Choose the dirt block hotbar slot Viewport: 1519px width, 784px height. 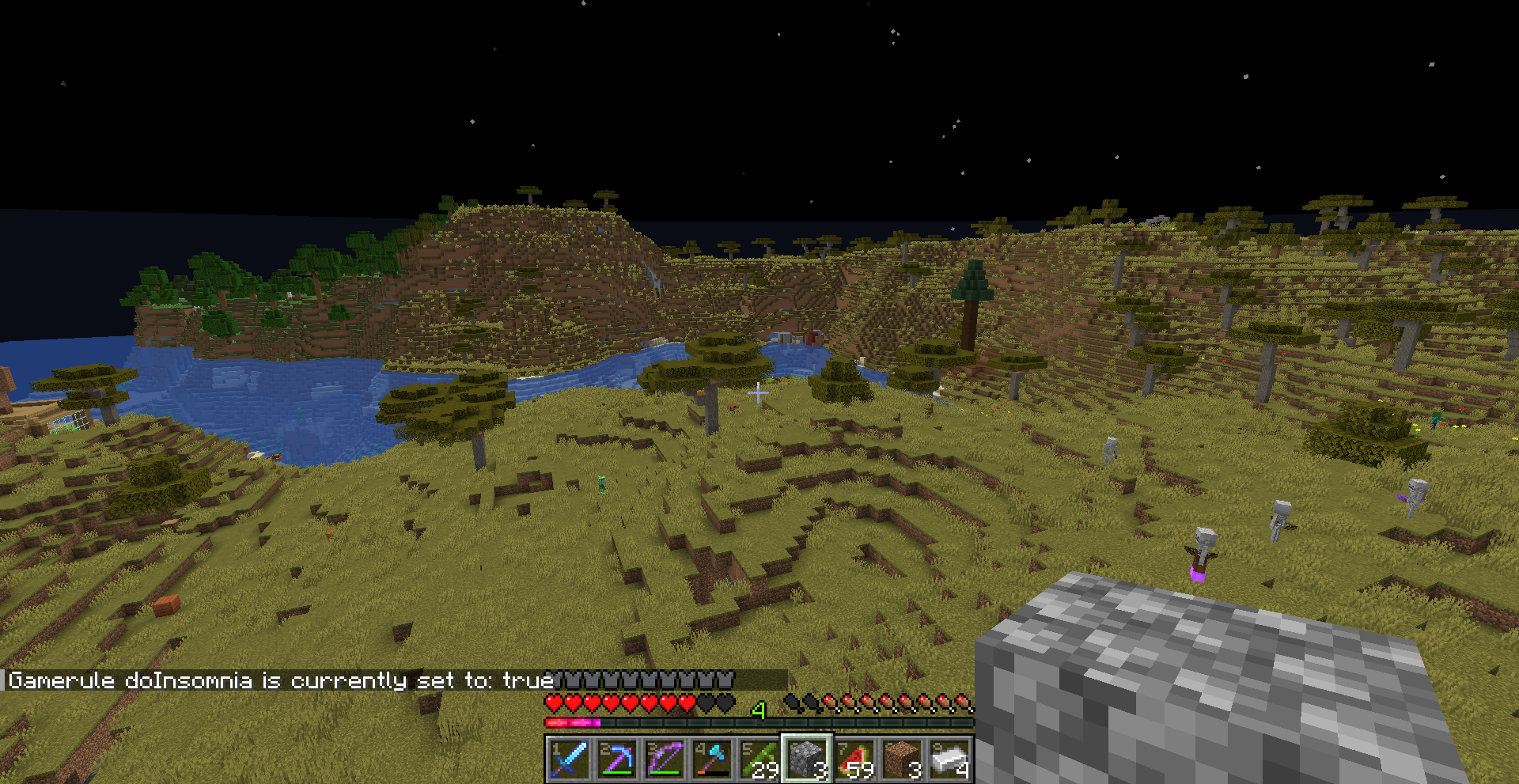(x=902, y=759)
